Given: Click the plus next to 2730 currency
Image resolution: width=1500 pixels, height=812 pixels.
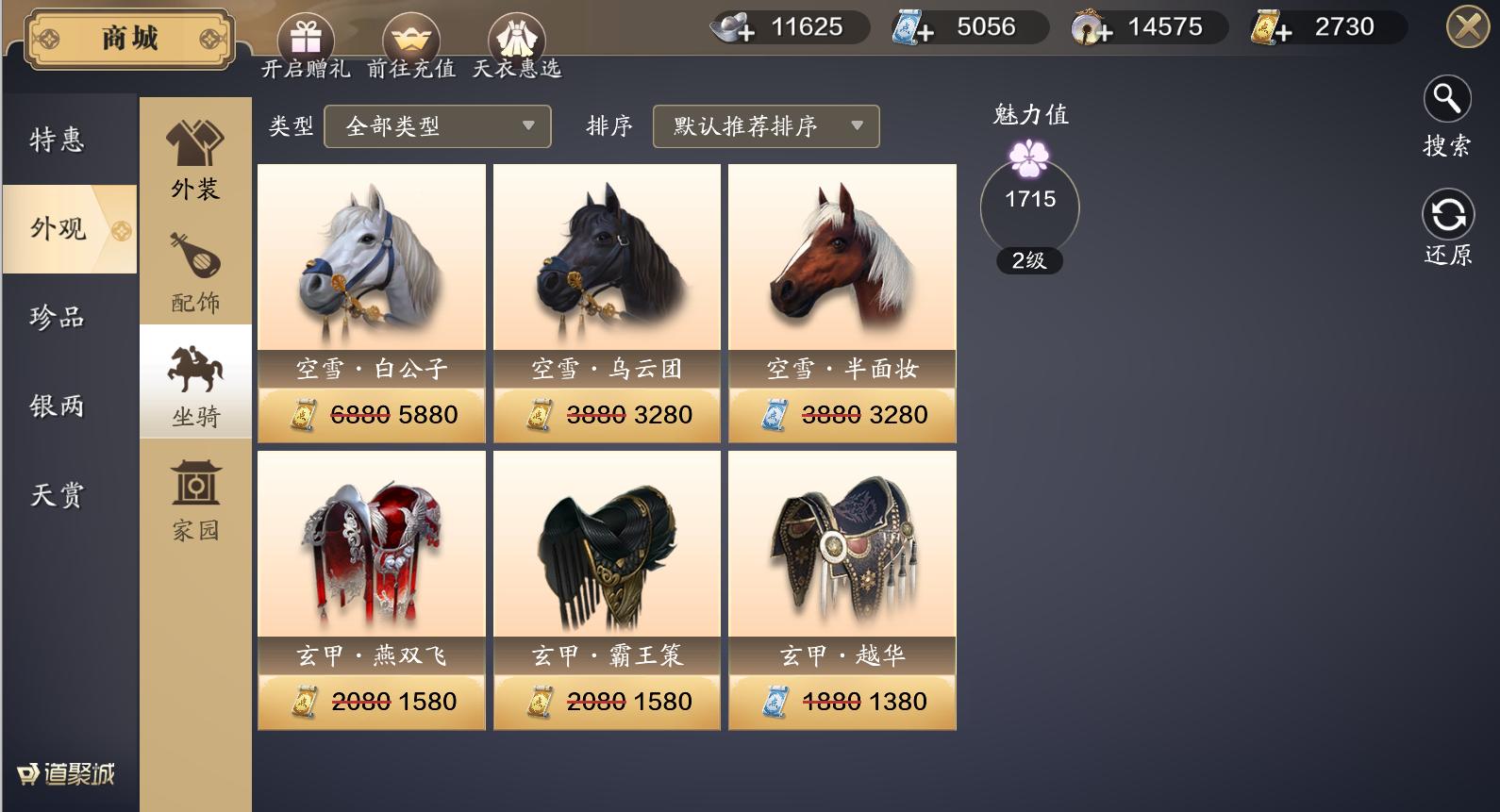Looking at the screenshot, I should point(1286,29).
